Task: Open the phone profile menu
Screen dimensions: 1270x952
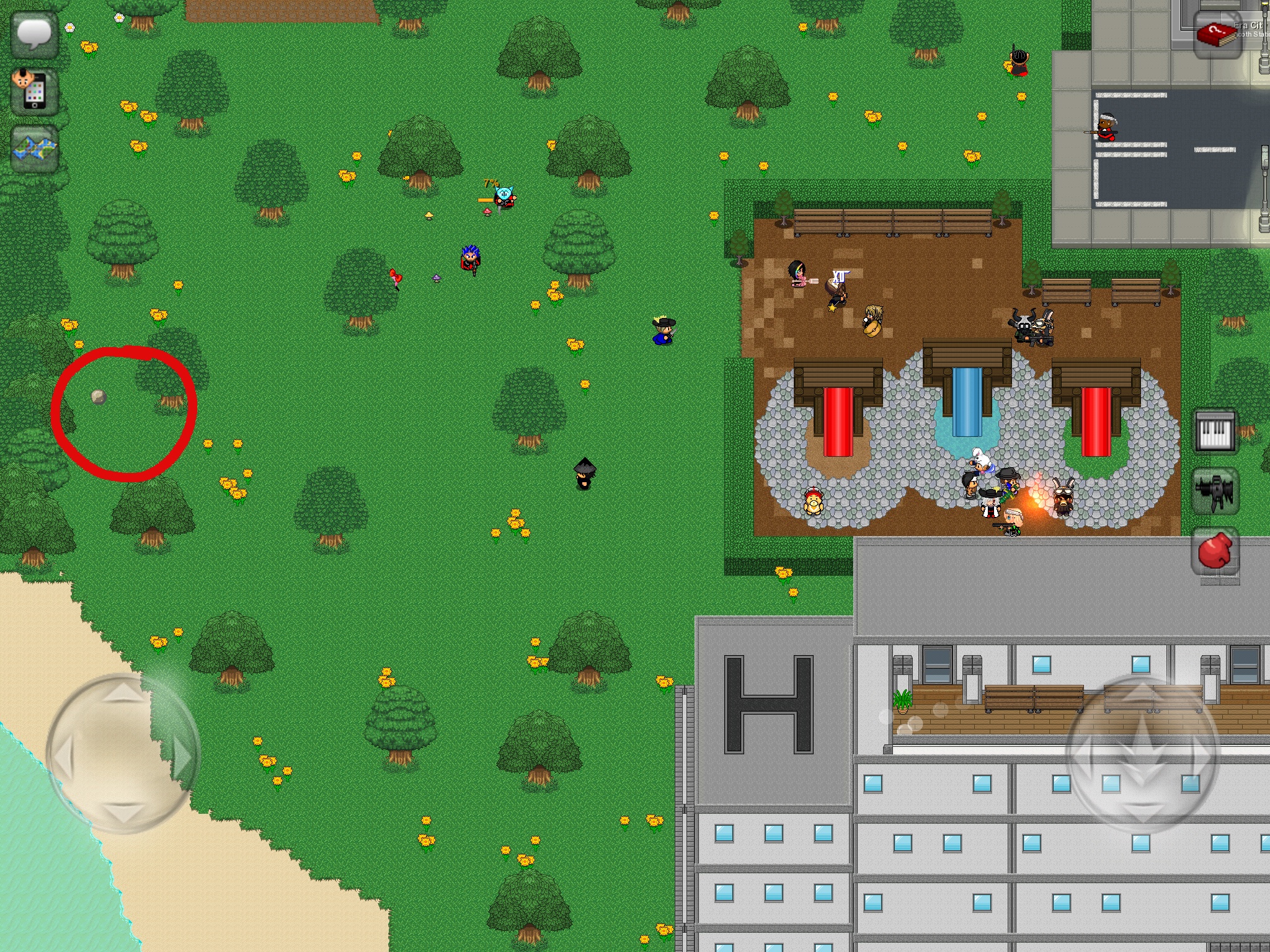Action: [35, 92]
